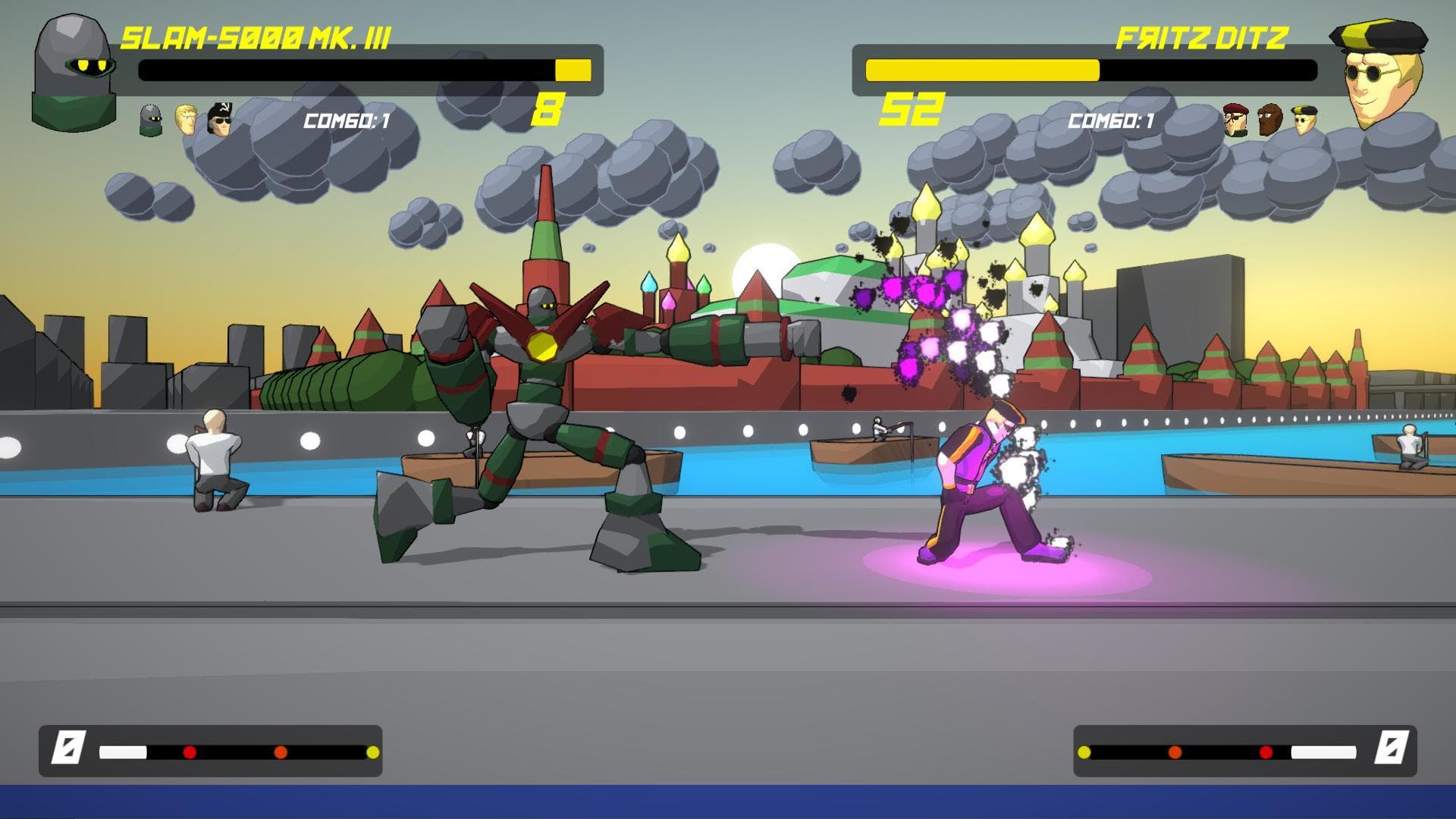Select the brown balaclava fighter head icon
This screenshot has height=819, width=1456.
(x=1269, y=119)
